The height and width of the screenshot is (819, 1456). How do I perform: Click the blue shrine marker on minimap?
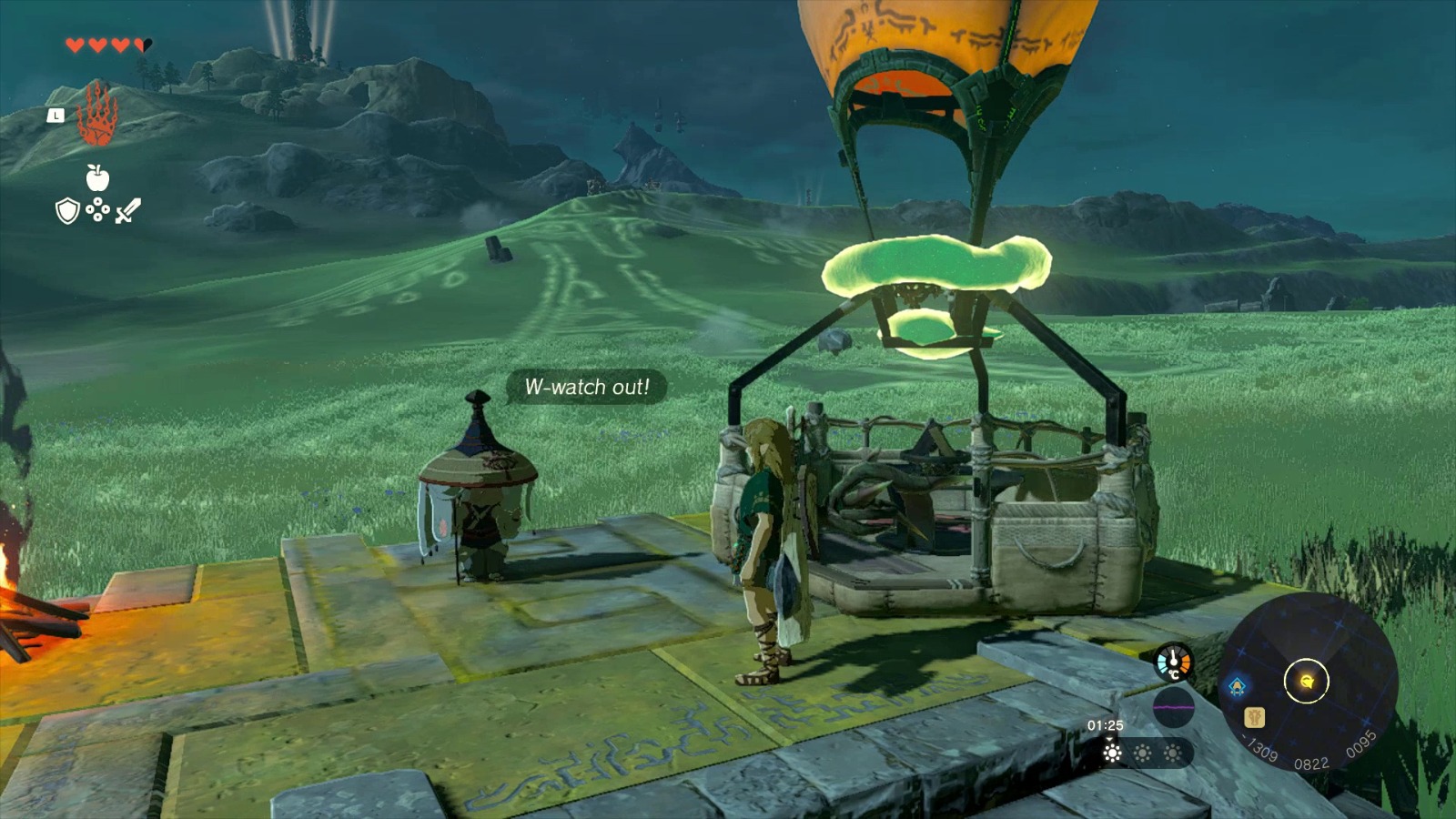1238,686
